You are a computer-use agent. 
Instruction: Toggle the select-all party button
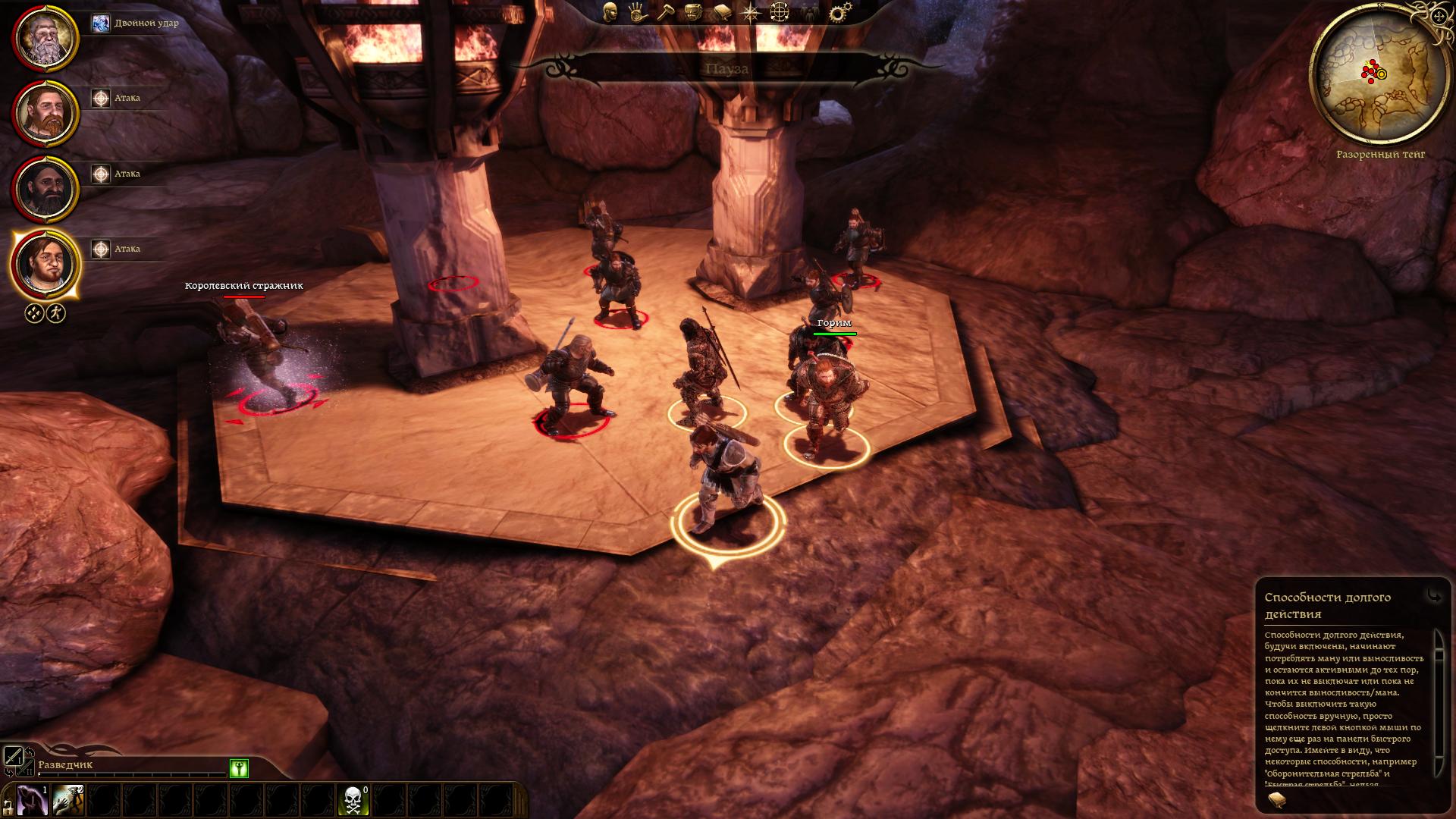click(x=34, y=313)
